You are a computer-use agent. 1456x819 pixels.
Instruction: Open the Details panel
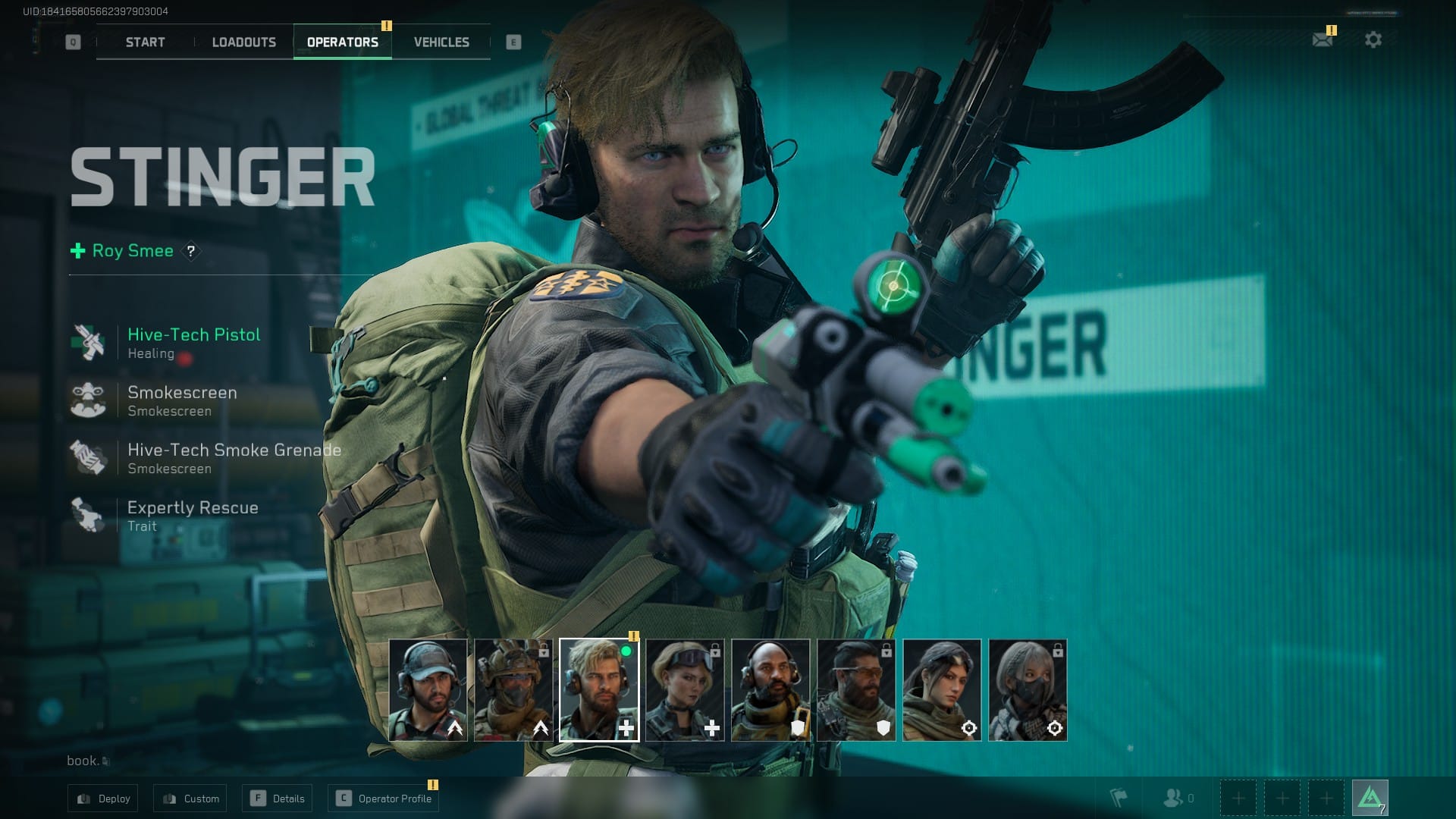pyautogui.click(x=278, y=799)
